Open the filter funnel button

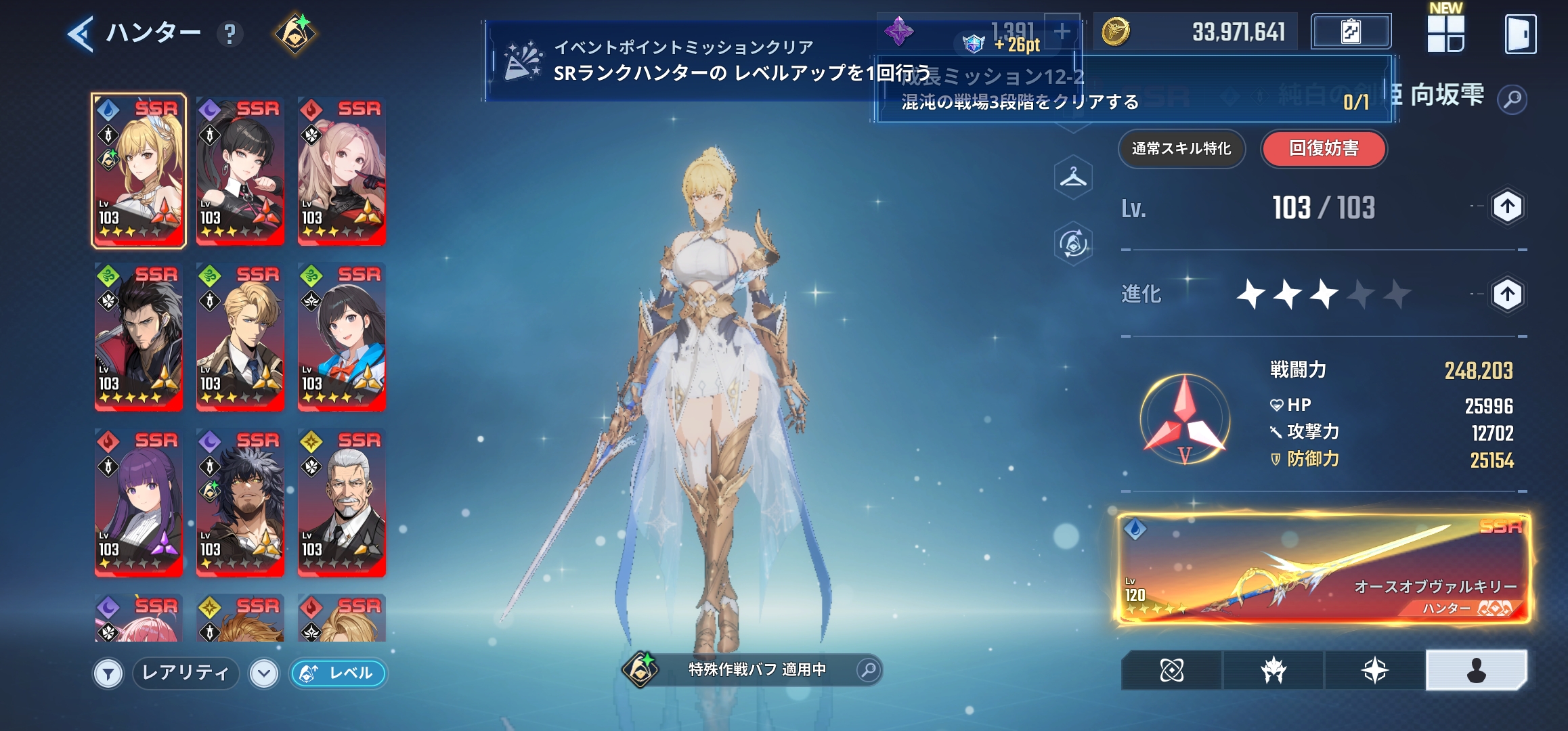pos(108,673)
